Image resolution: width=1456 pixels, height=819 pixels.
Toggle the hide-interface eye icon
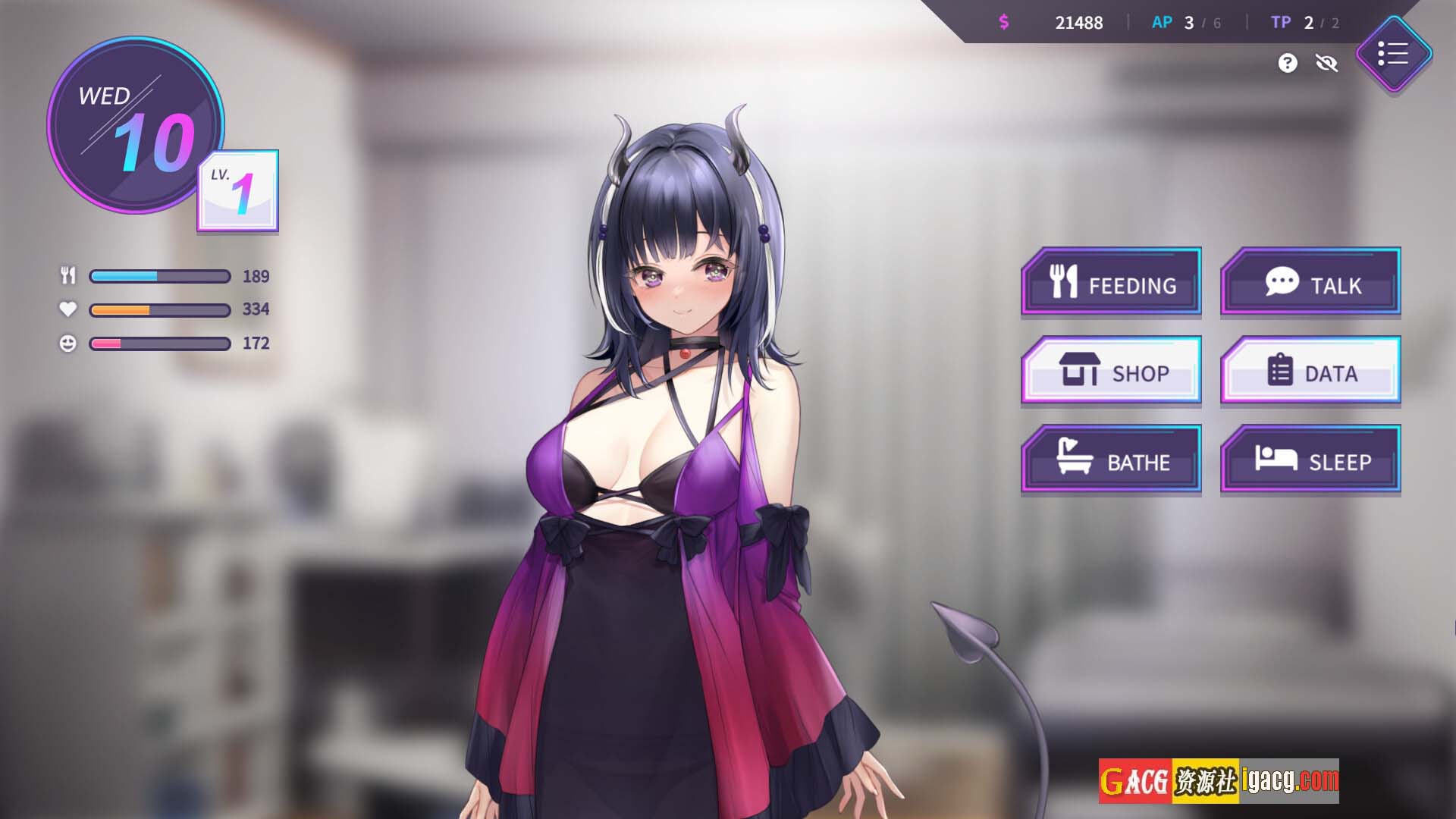coord(1326,63)
